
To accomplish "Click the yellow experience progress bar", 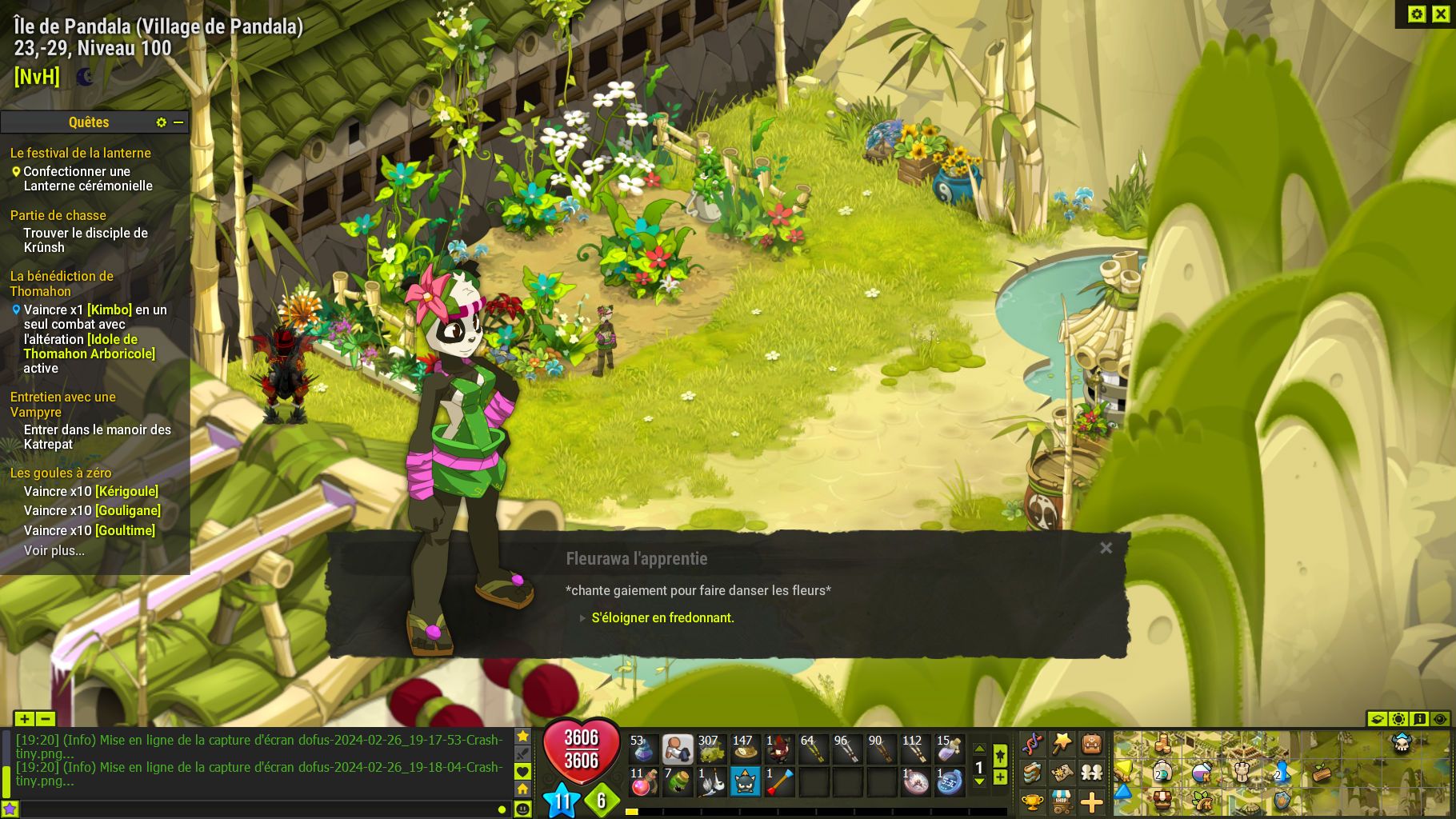I will (x=632, y=812).
